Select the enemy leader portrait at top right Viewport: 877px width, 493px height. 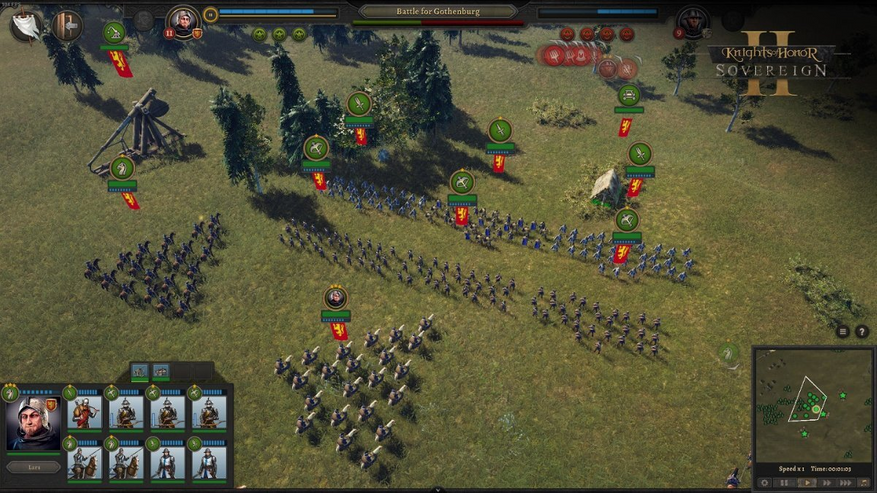tap(692, 21)
